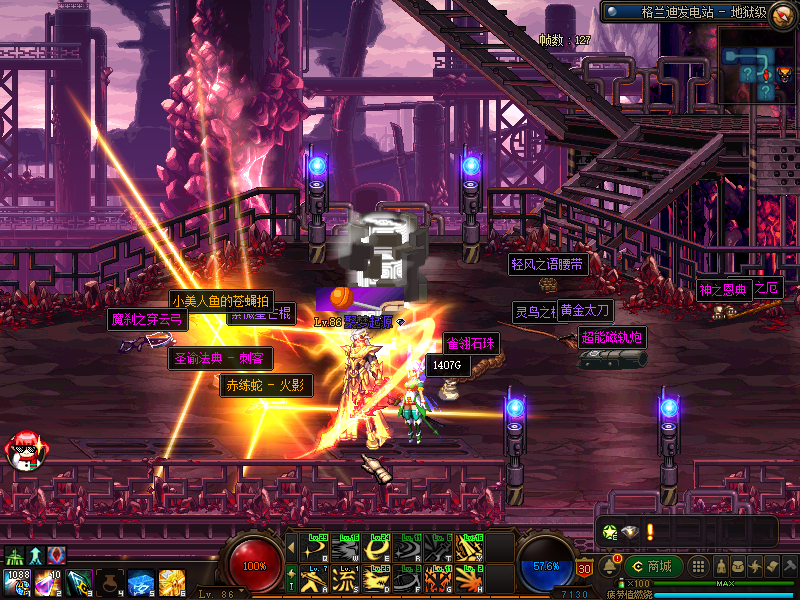Activate the orange skill on G
Viewport: 800px width, 600px height.
click(x=439, y=577)
